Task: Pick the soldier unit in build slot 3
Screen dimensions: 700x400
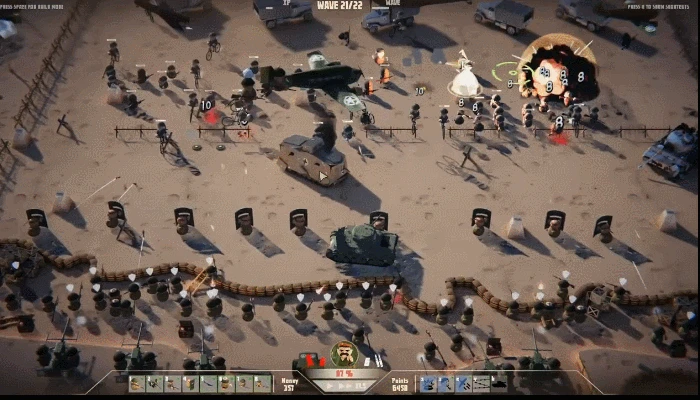Action: (172, 383)
